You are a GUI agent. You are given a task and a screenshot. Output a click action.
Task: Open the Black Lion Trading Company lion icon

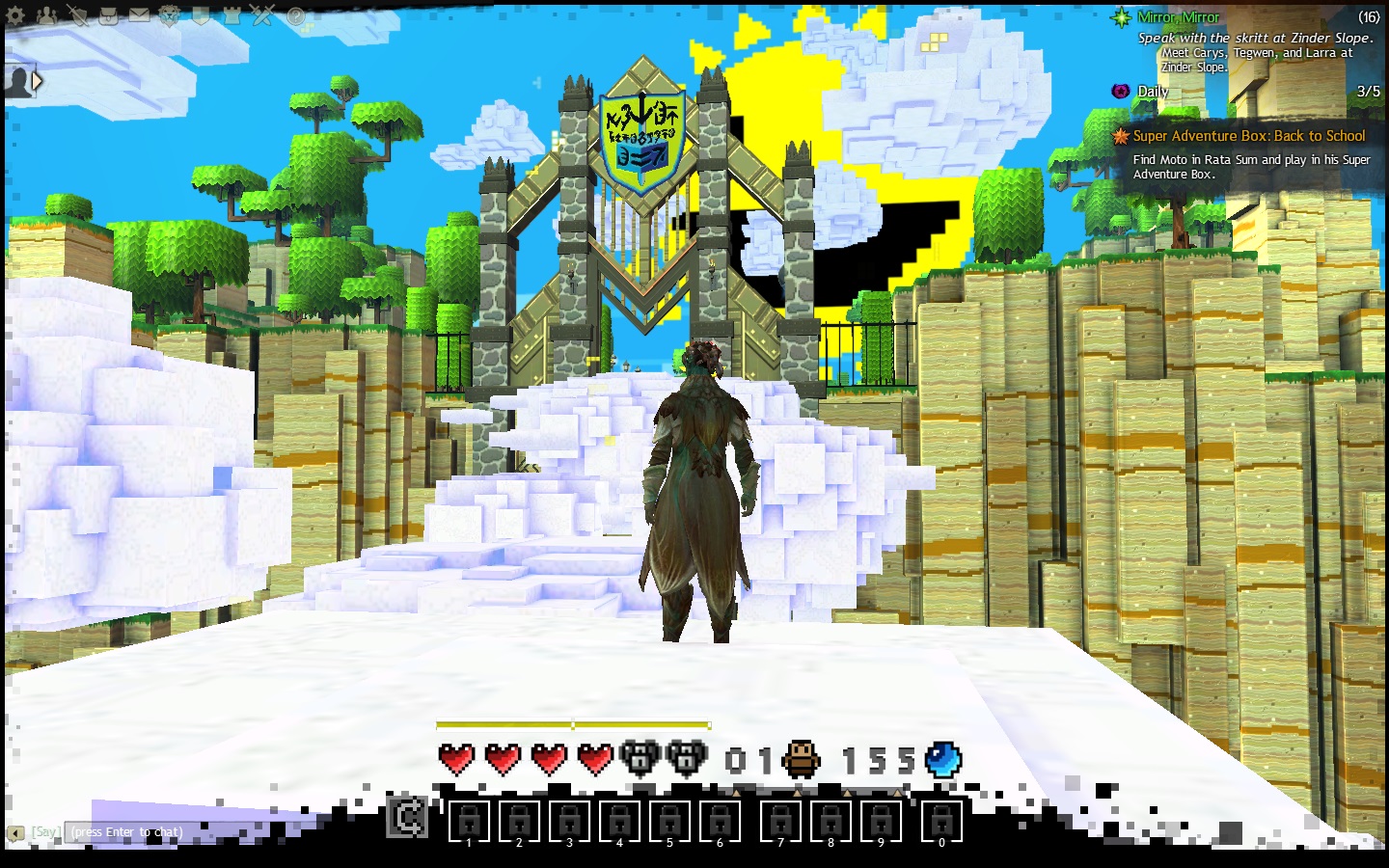click(x=170, y=15)
